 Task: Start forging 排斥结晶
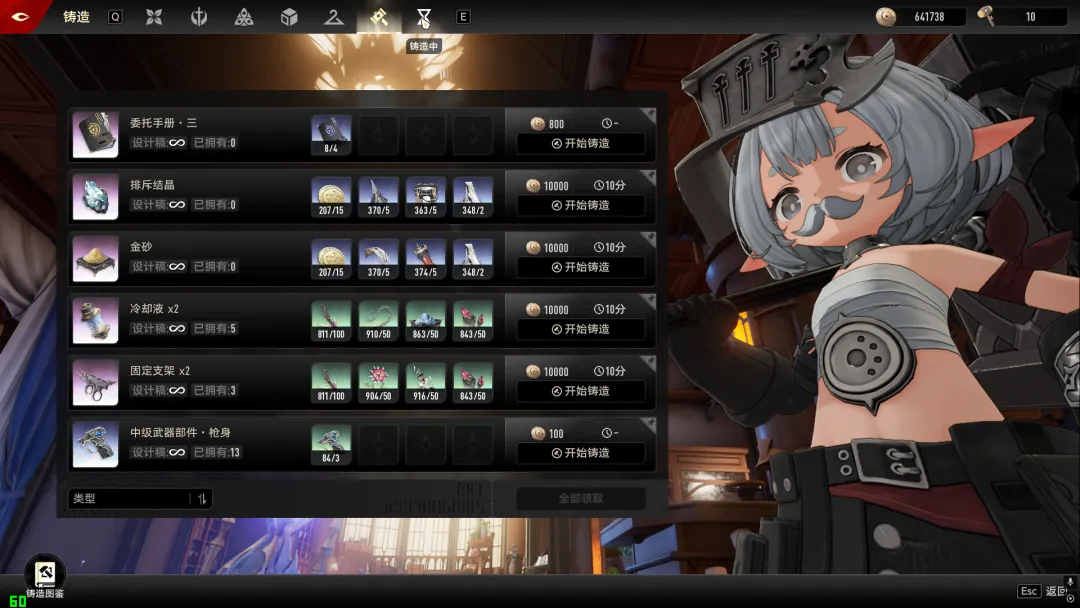pos(580,205)
